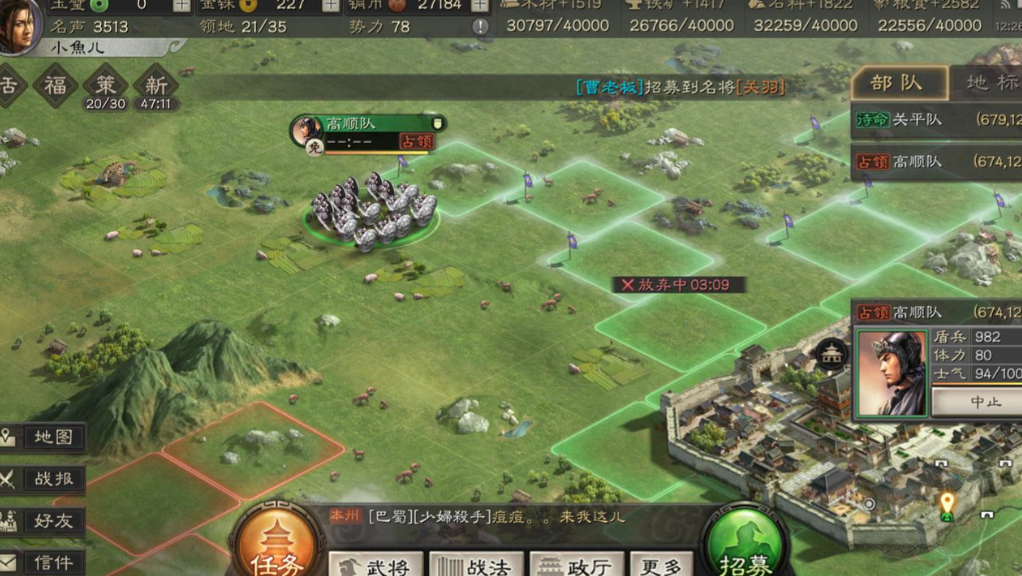
Task: Open the 策 diamond icon
Action: tap(105, 84)
